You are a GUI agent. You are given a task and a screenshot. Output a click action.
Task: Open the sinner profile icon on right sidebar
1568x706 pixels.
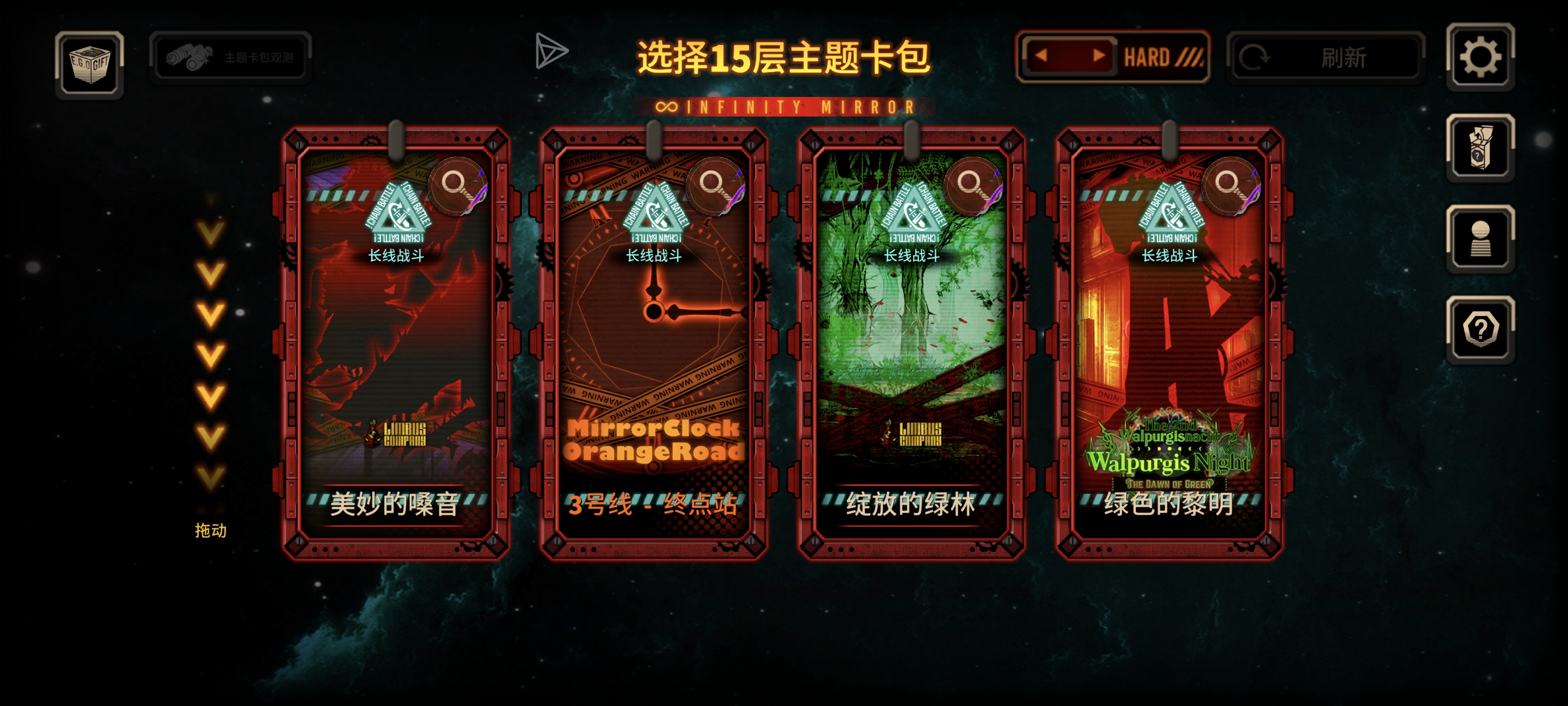click(x=1482, y=238)
